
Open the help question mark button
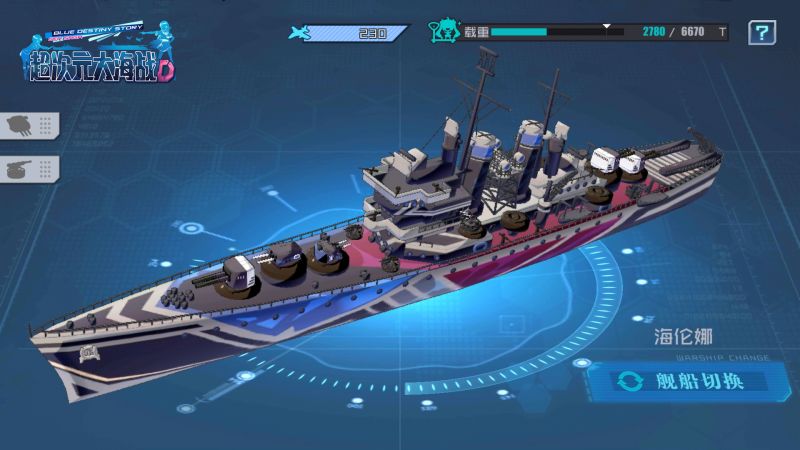pyautogui.click(x=762, y=33)
